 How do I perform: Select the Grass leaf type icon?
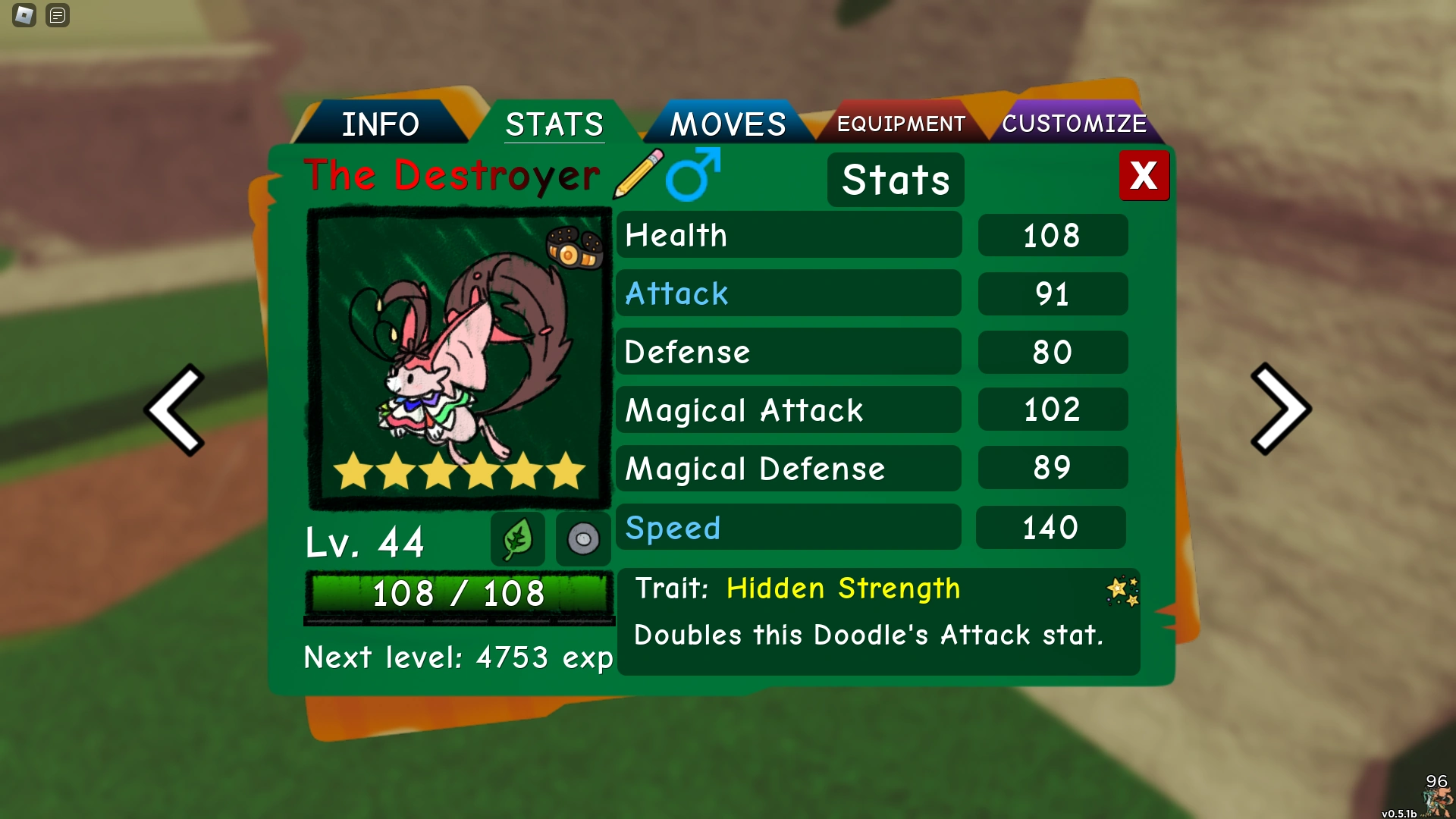(x=519, y=538)
